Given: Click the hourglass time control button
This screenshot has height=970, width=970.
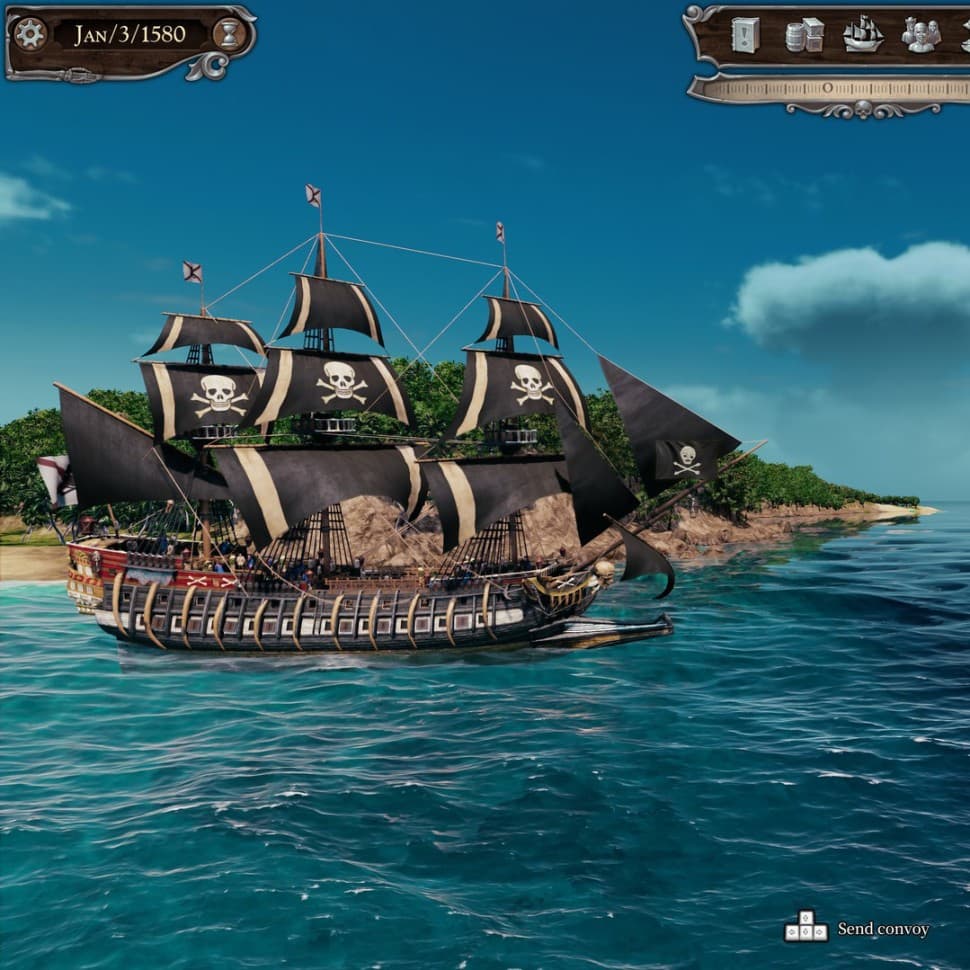Looking at the screenshot, I should 230,34.
